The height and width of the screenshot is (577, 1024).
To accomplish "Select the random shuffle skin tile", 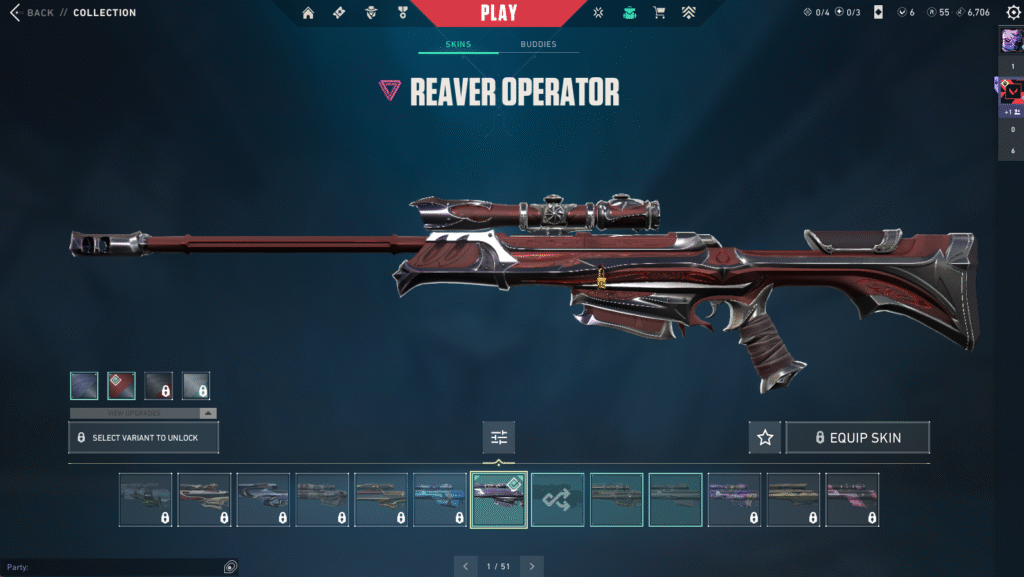I will click(557, 499).
